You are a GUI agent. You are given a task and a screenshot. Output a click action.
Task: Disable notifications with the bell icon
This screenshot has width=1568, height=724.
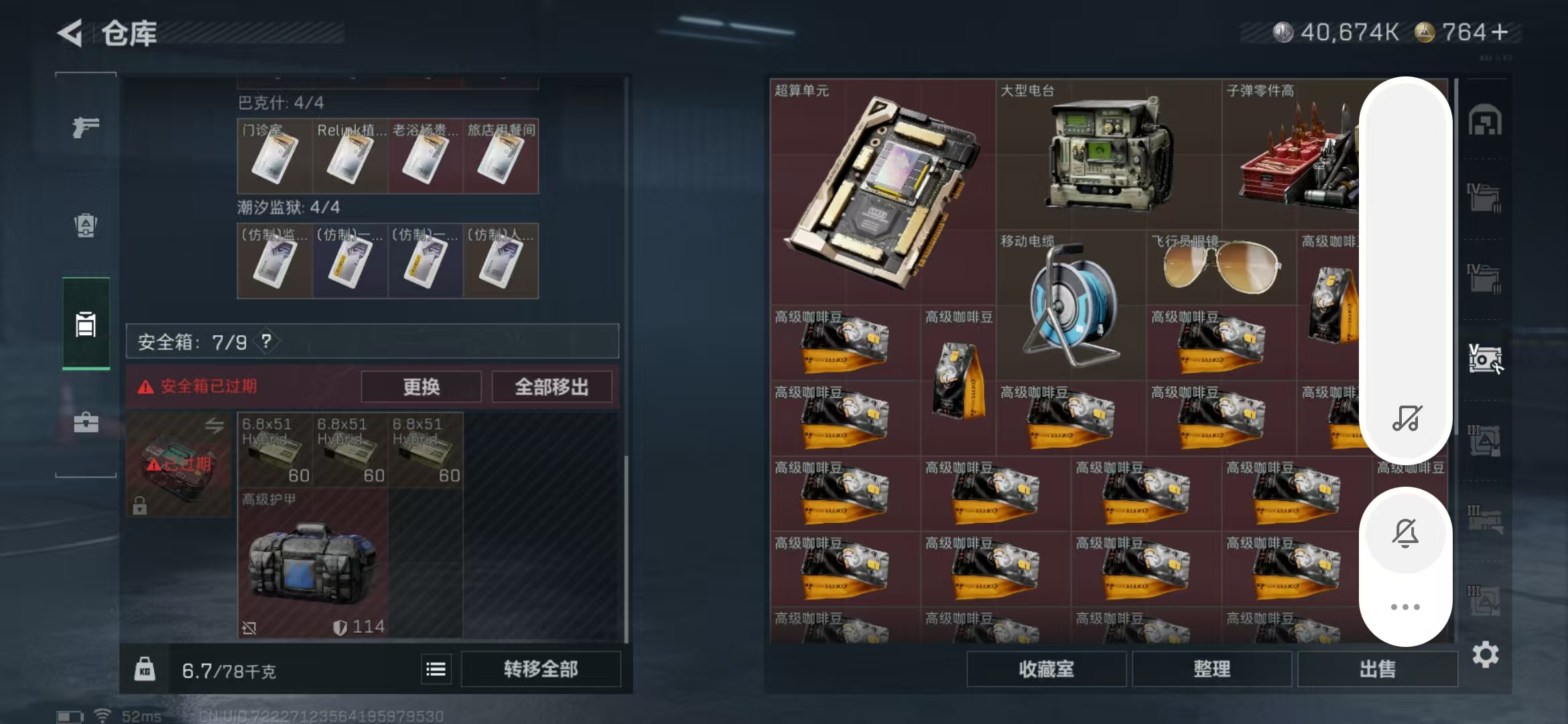1405,533
